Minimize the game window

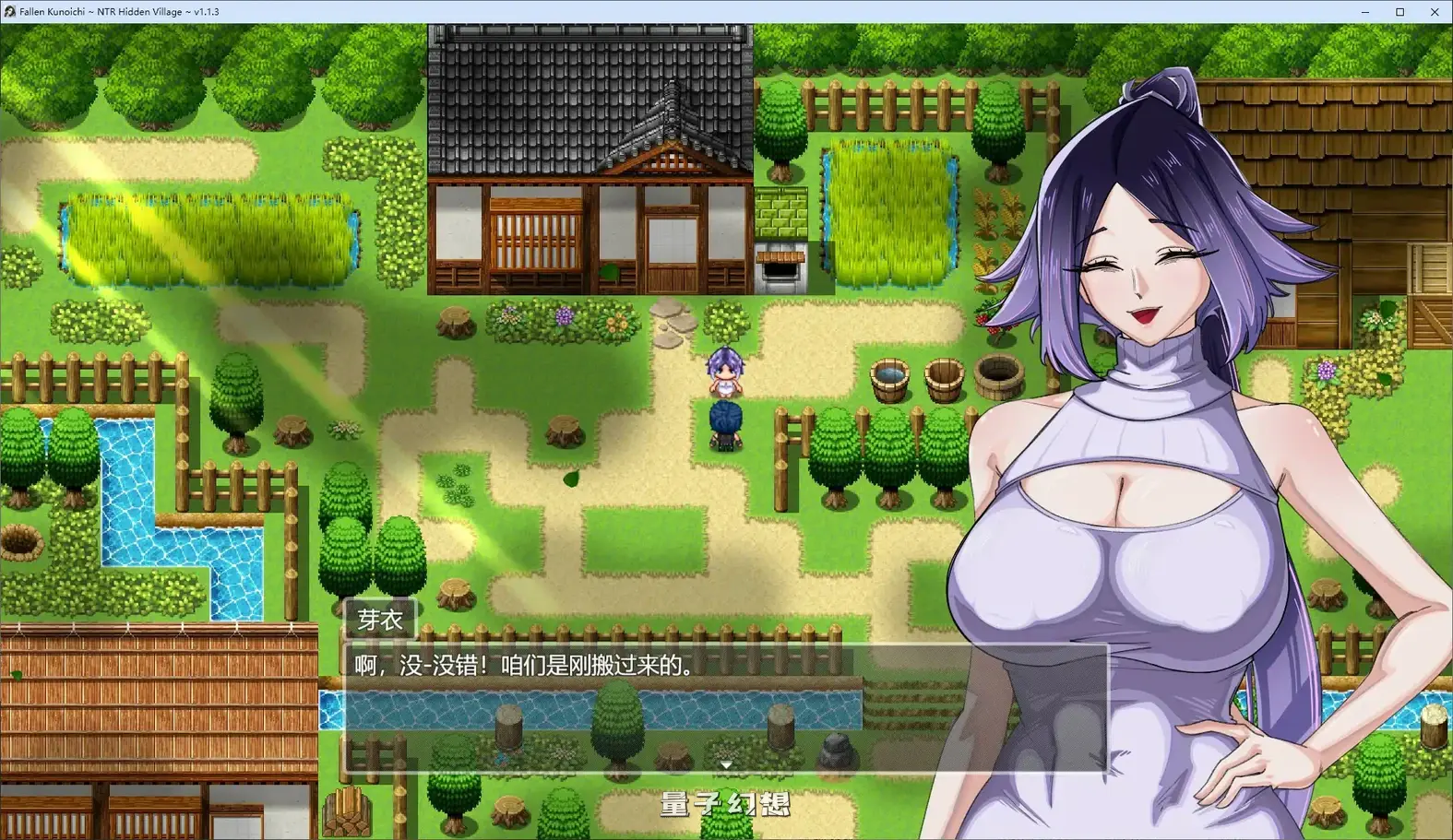click(x=1364, y=12)
